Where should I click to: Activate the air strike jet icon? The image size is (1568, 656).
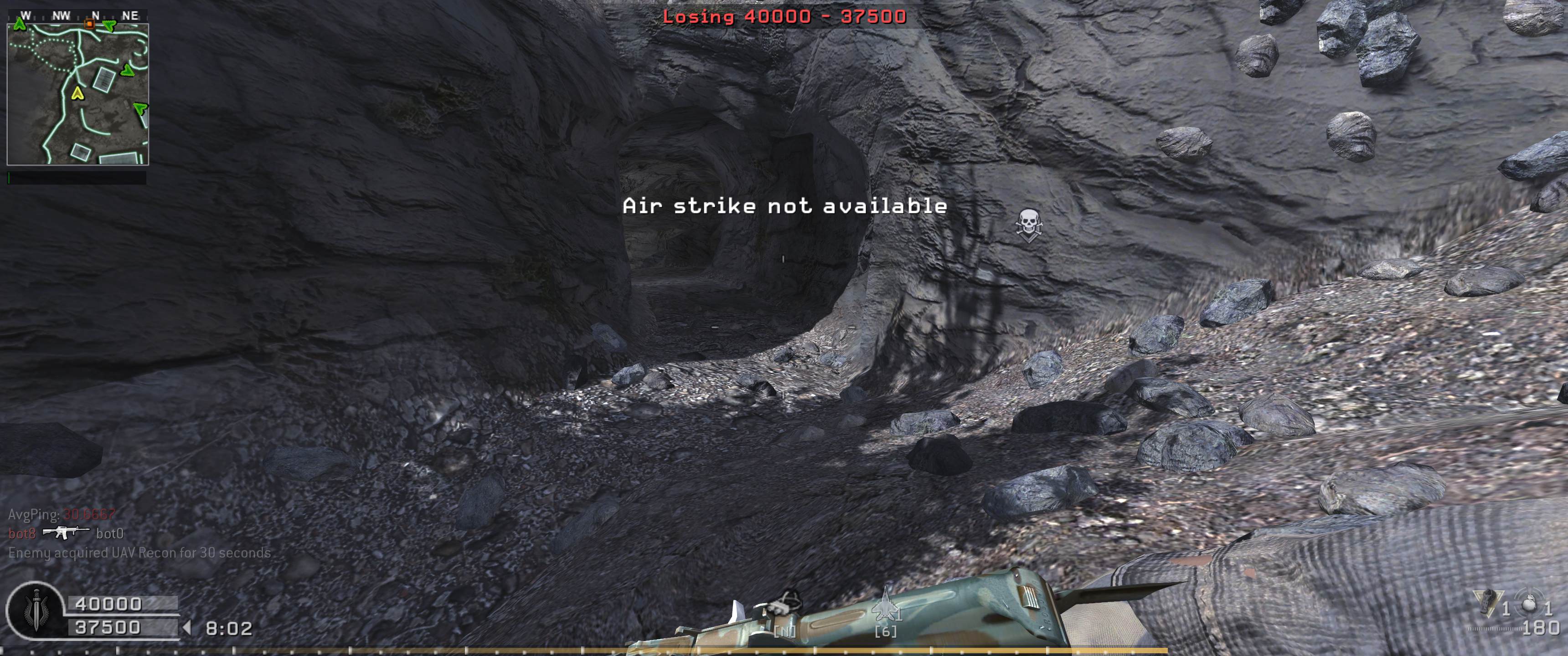886,605
